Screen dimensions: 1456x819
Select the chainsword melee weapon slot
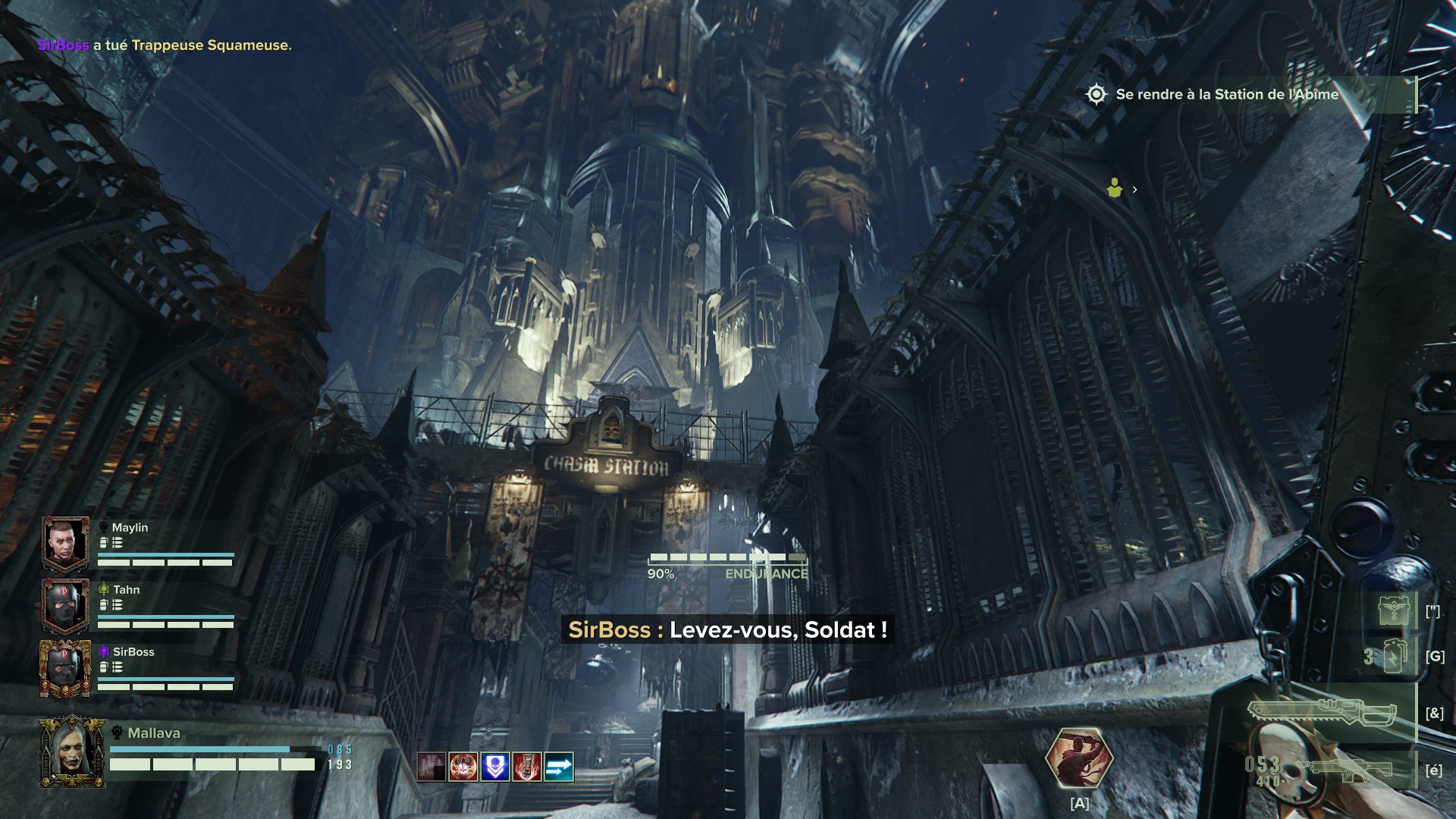point(1321,713)
